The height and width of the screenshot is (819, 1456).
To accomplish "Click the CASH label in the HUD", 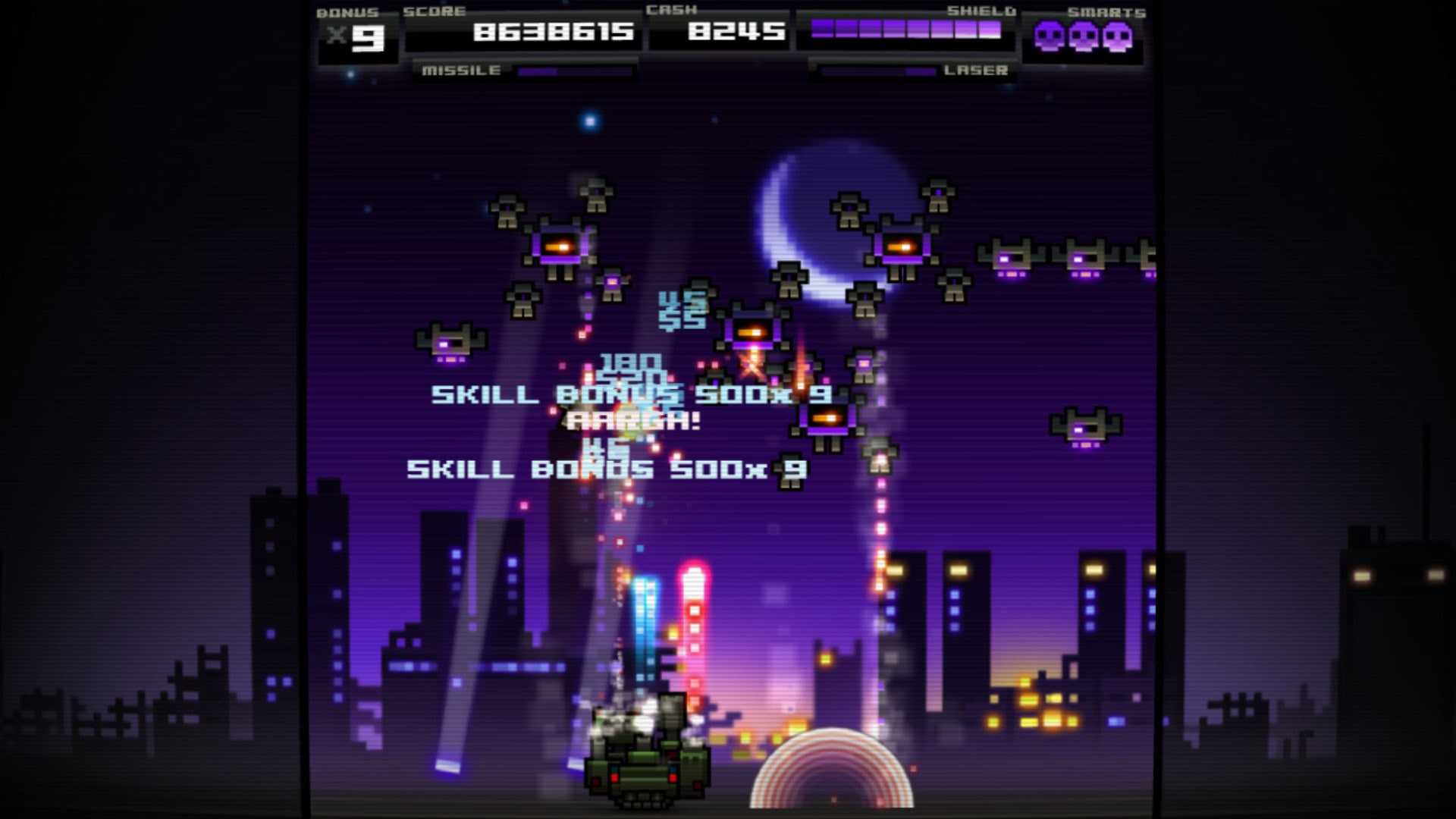I will pos(671,11).
